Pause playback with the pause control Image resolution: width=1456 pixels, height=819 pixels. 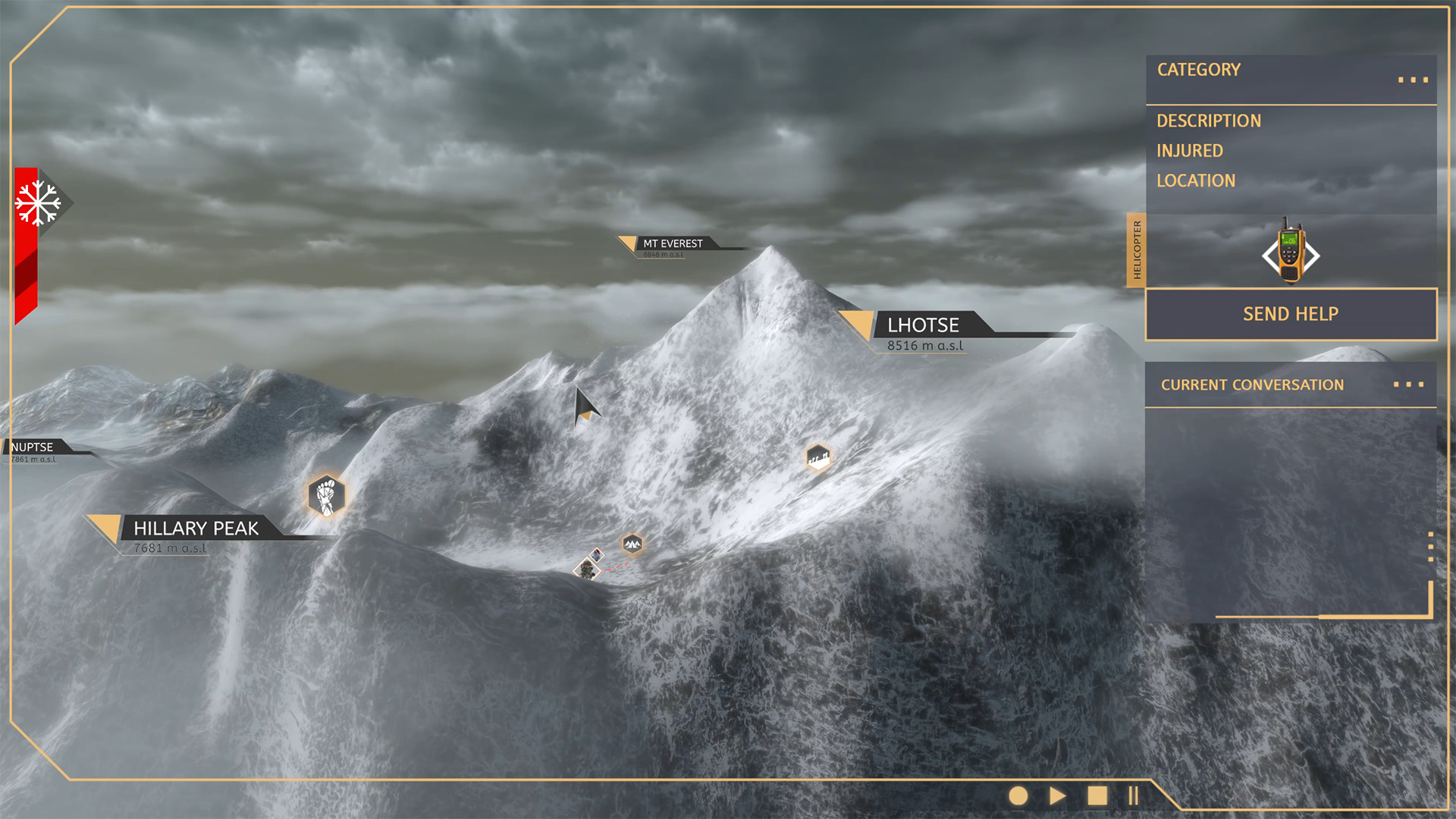1133,795
